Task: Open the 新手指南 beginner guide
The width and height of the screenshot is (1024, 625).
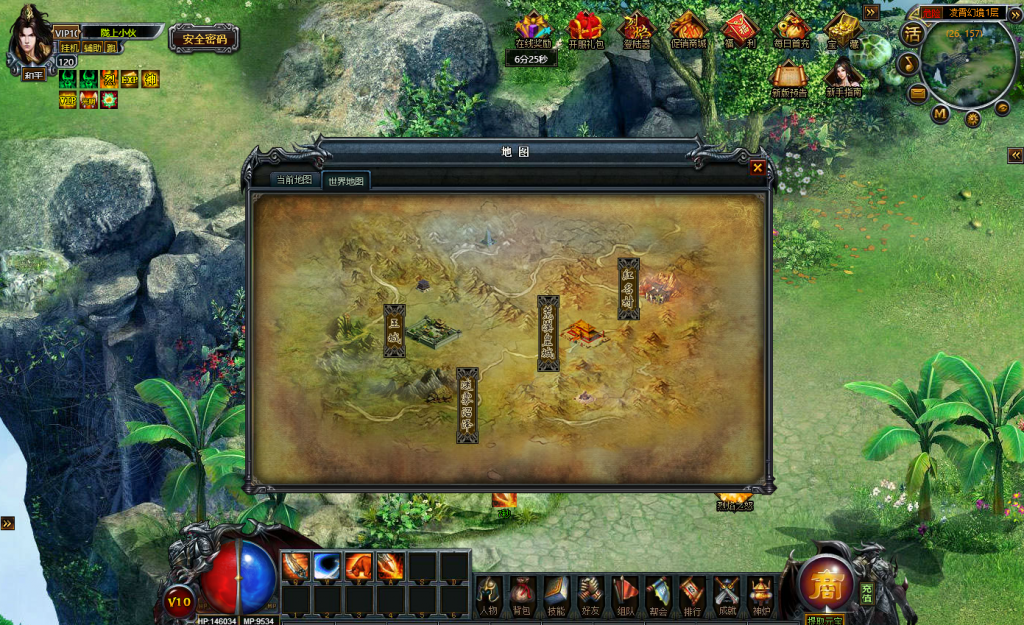Action: click(843, 77)
